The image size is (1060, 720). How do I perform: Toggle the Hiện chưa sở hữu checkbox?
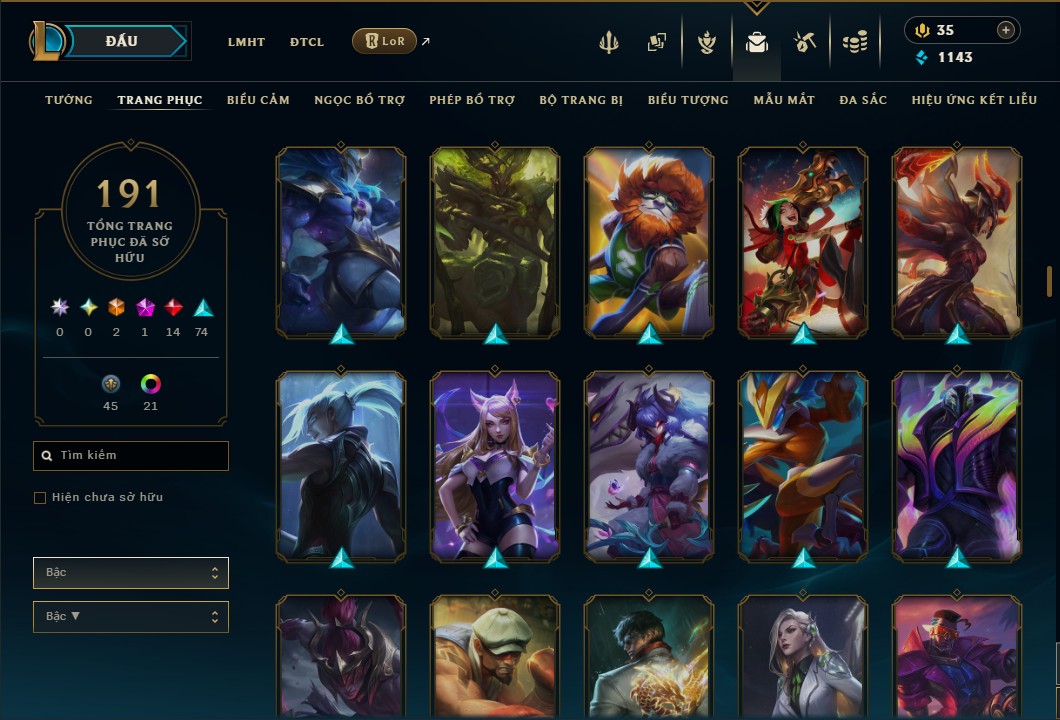point(40,498)
